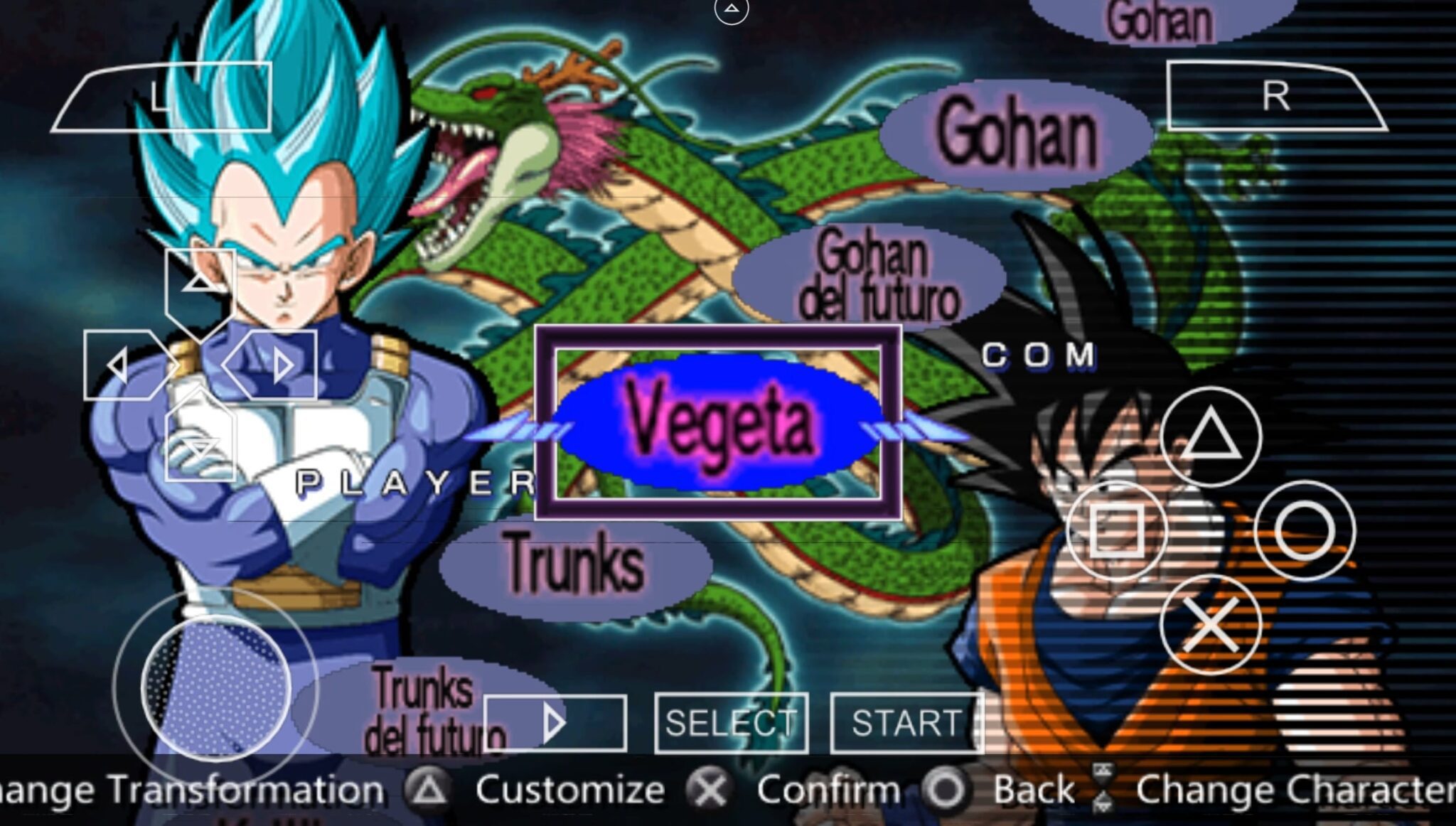The width and height of the screenshot is (1456, 826).
Task: Open the emulator menu via top arrow icon
Action: coord(731,10)
